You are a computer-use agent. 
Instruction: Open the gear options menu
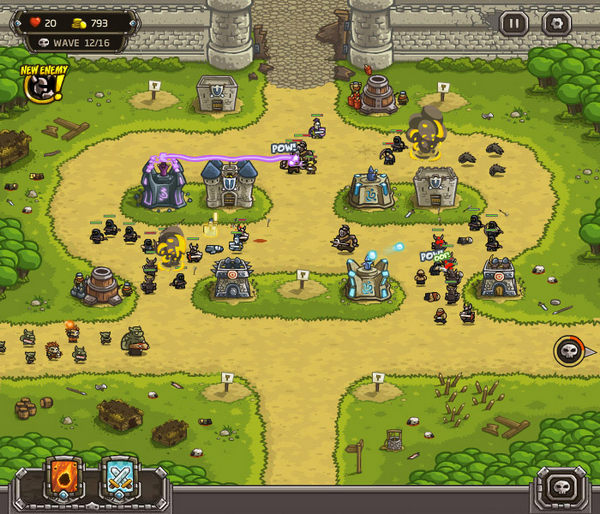pos(555,23)
